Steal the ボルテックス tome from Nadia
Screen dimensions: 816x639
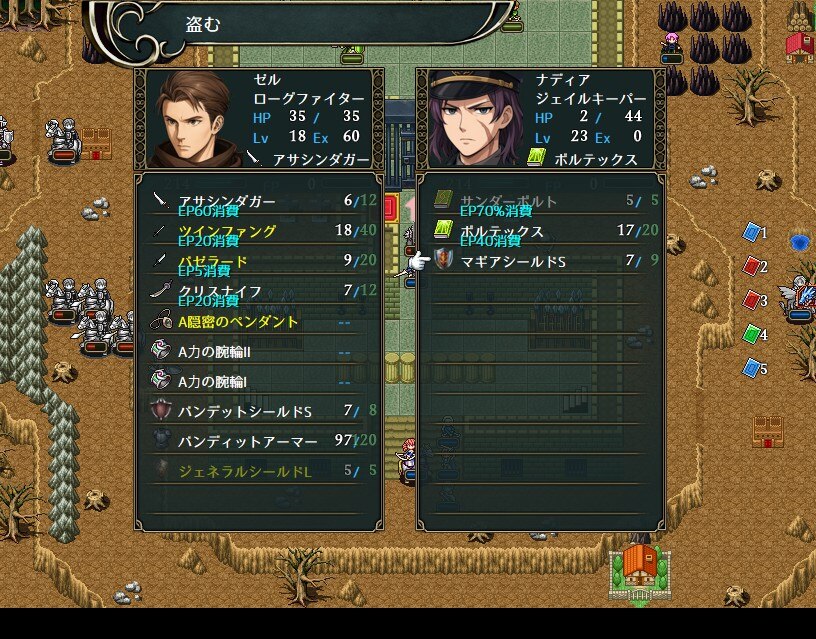540,231
